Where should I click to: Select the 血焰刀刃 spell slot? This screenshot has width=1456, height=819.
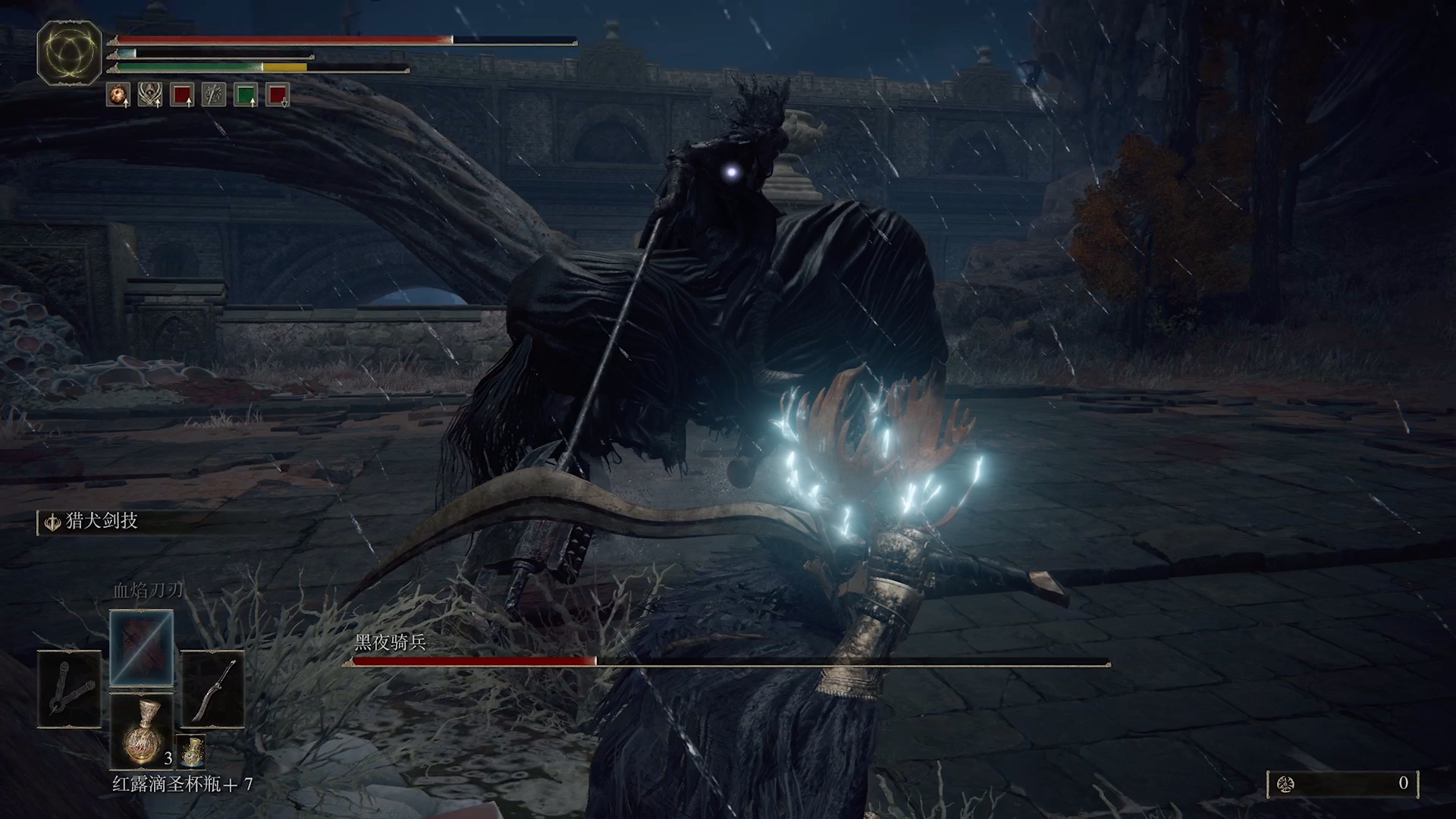[x=142, y=647]
